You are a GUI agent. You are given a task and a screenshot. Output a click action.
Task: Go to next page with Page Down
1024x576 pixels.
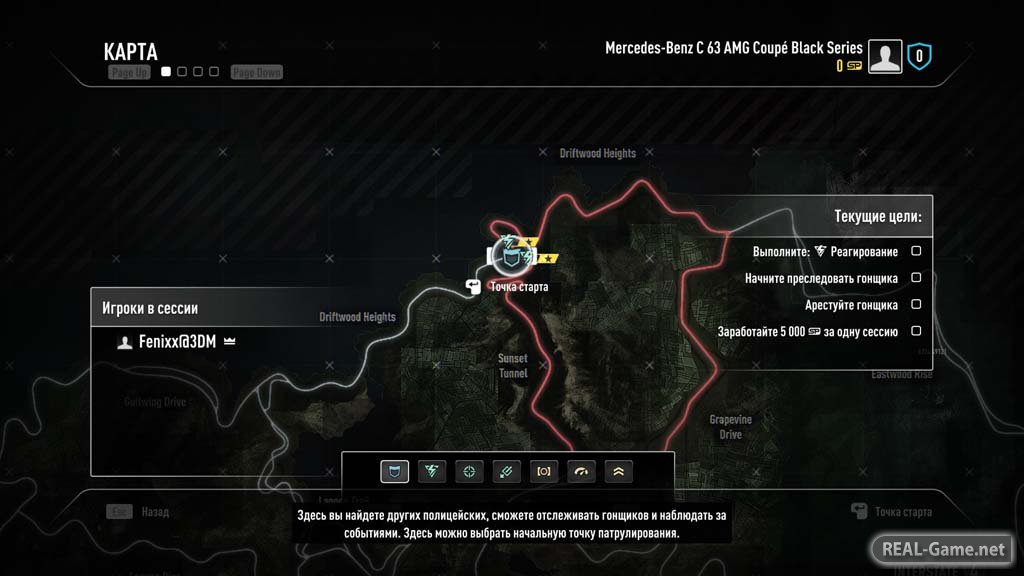[256, 72]
